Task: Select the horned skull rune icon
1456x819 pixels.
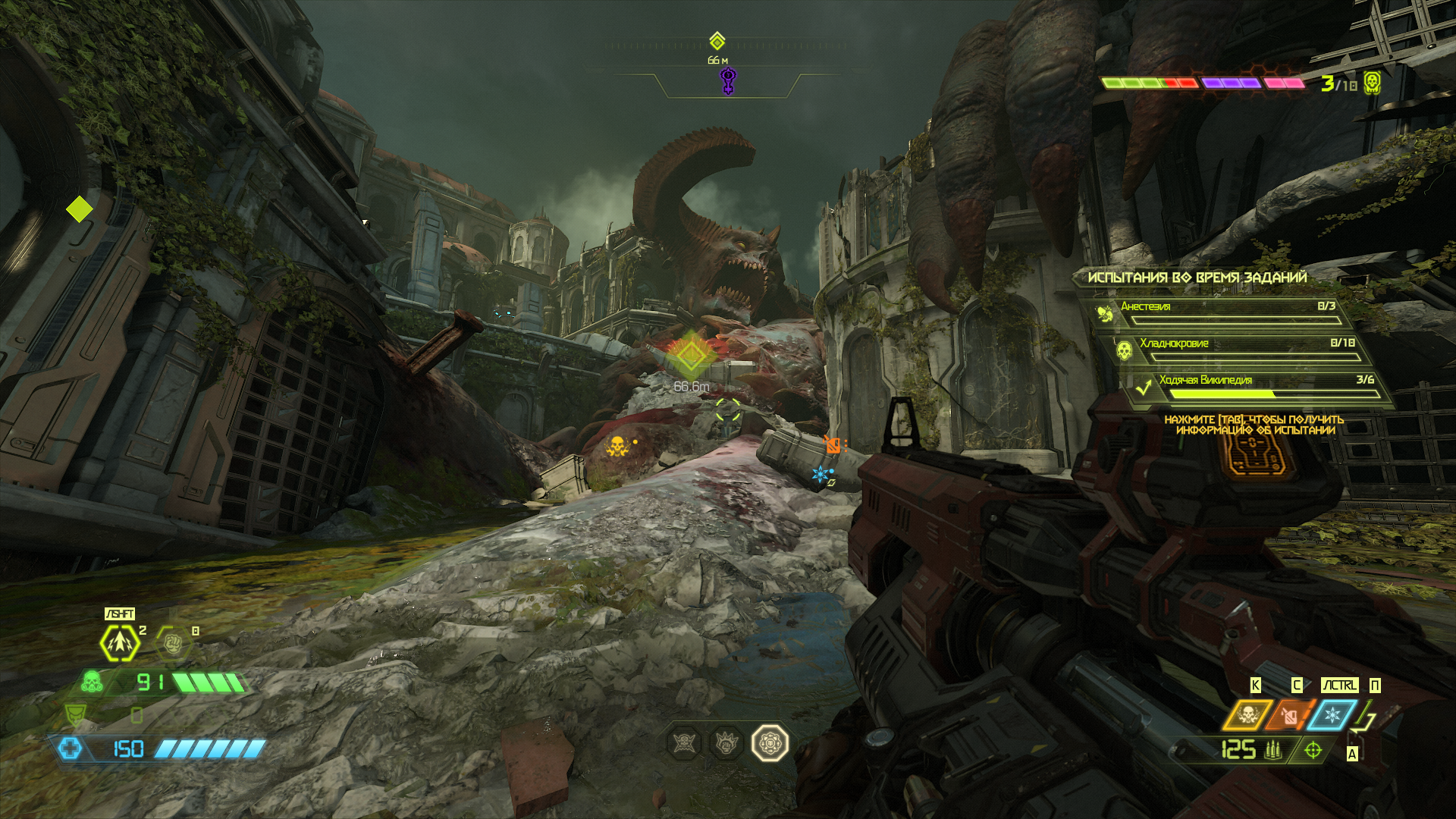Action: (x=685, y=743)
